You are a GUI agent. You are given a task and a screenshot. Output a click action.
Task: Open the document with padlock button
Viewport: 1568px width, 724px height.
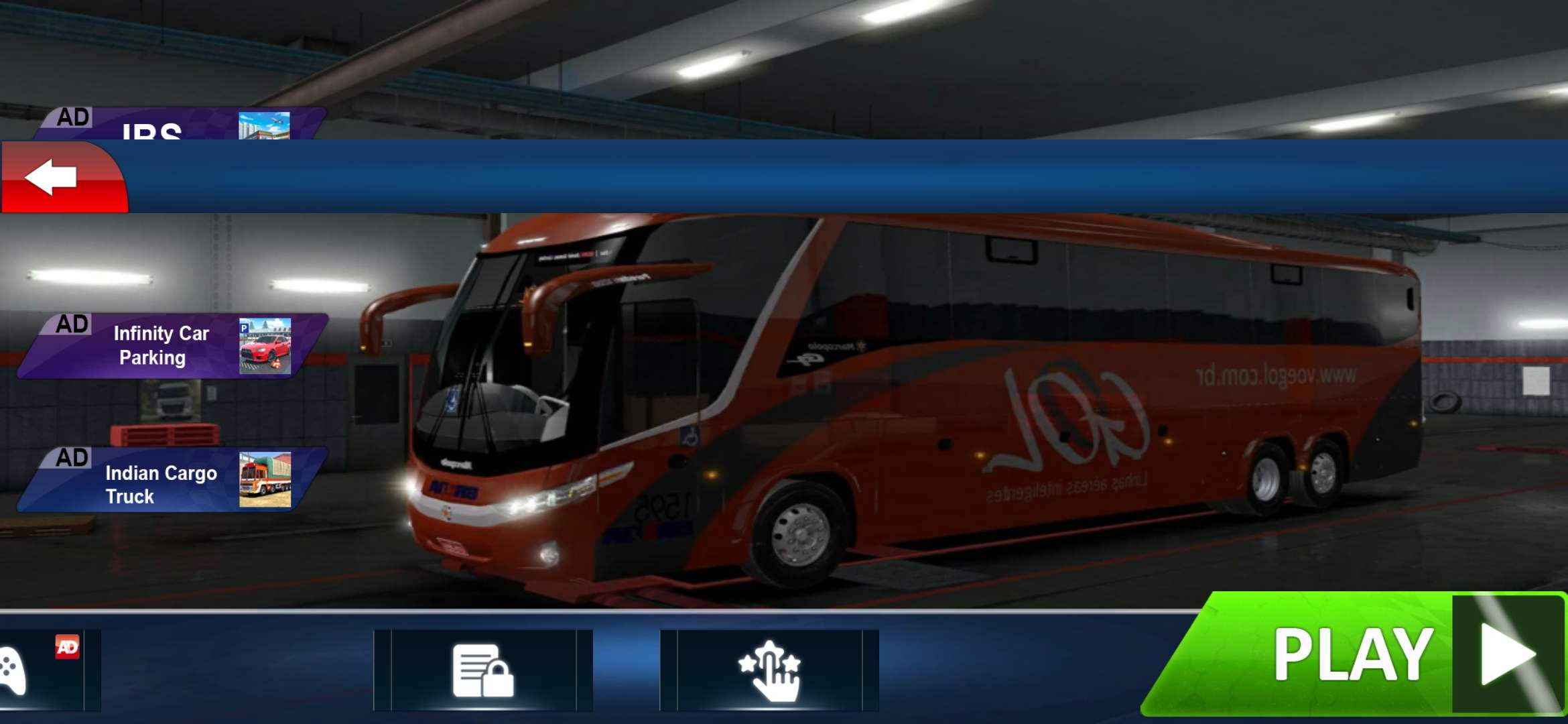pyautogui.click(x=483, y=670)
